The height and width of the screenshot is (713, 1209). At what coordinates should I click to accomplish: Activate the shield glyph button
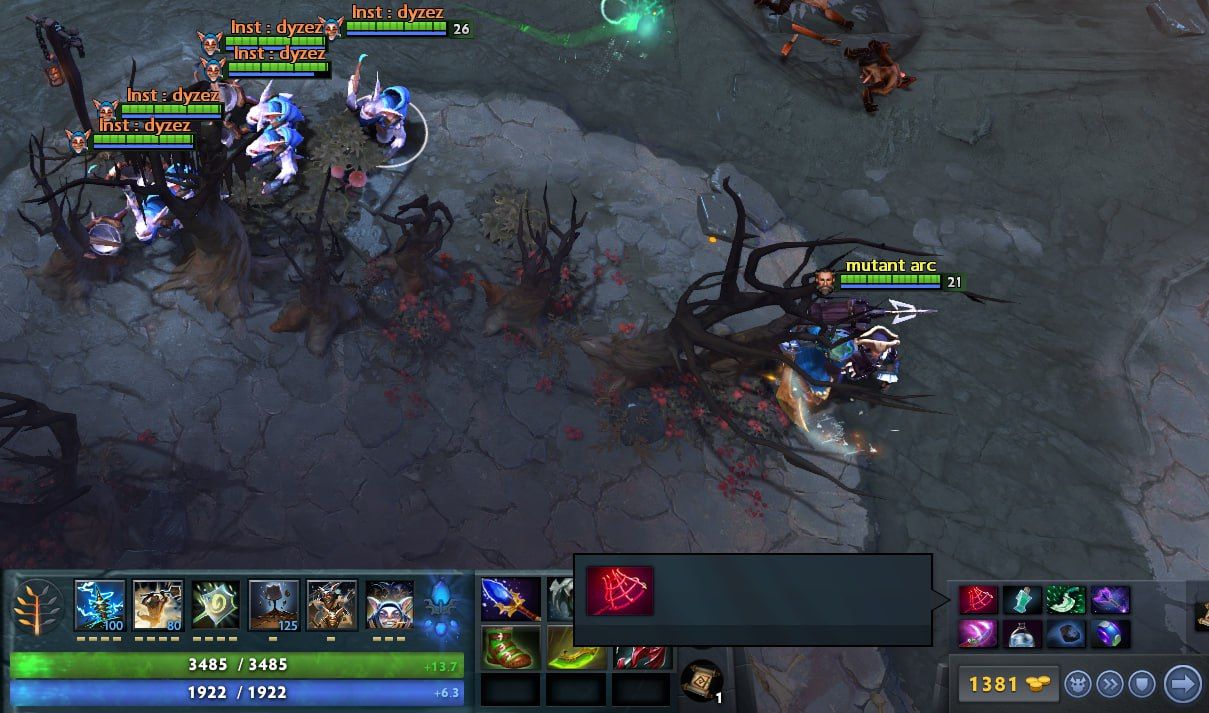[x=1143, y=684]
